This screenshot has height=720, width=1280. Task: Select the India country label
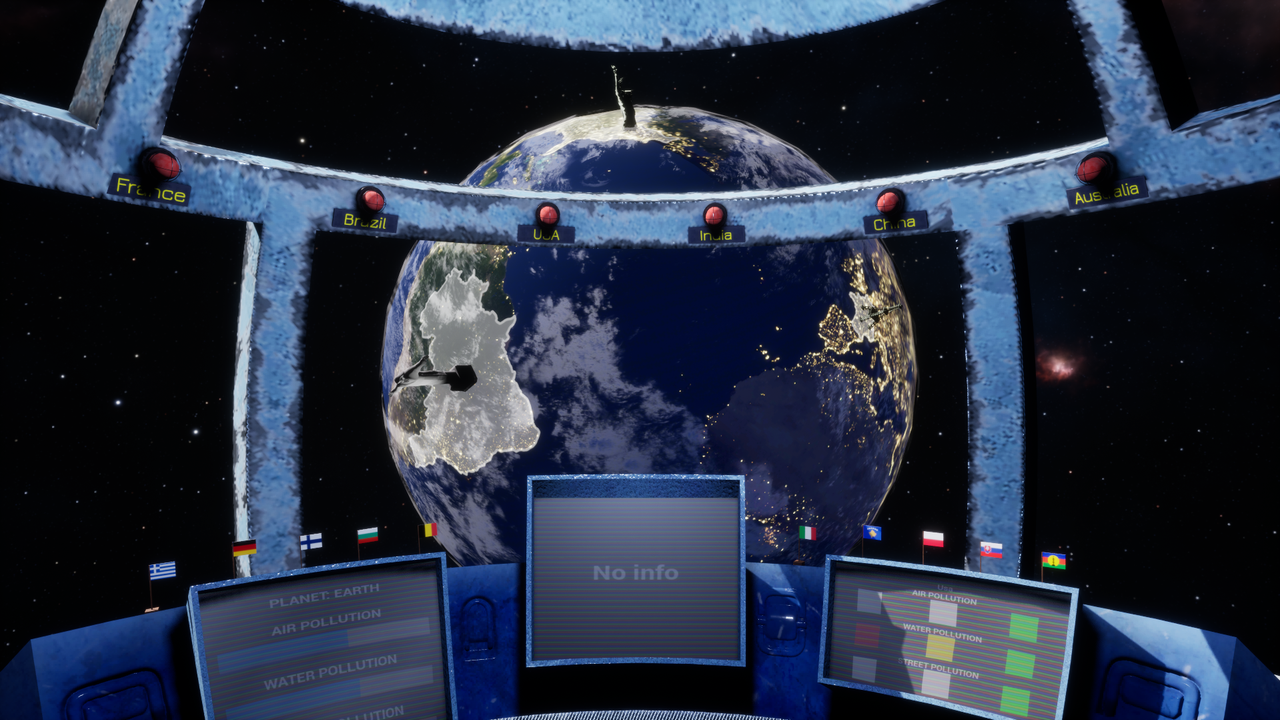pyautogui.click(x=716, y=233)
